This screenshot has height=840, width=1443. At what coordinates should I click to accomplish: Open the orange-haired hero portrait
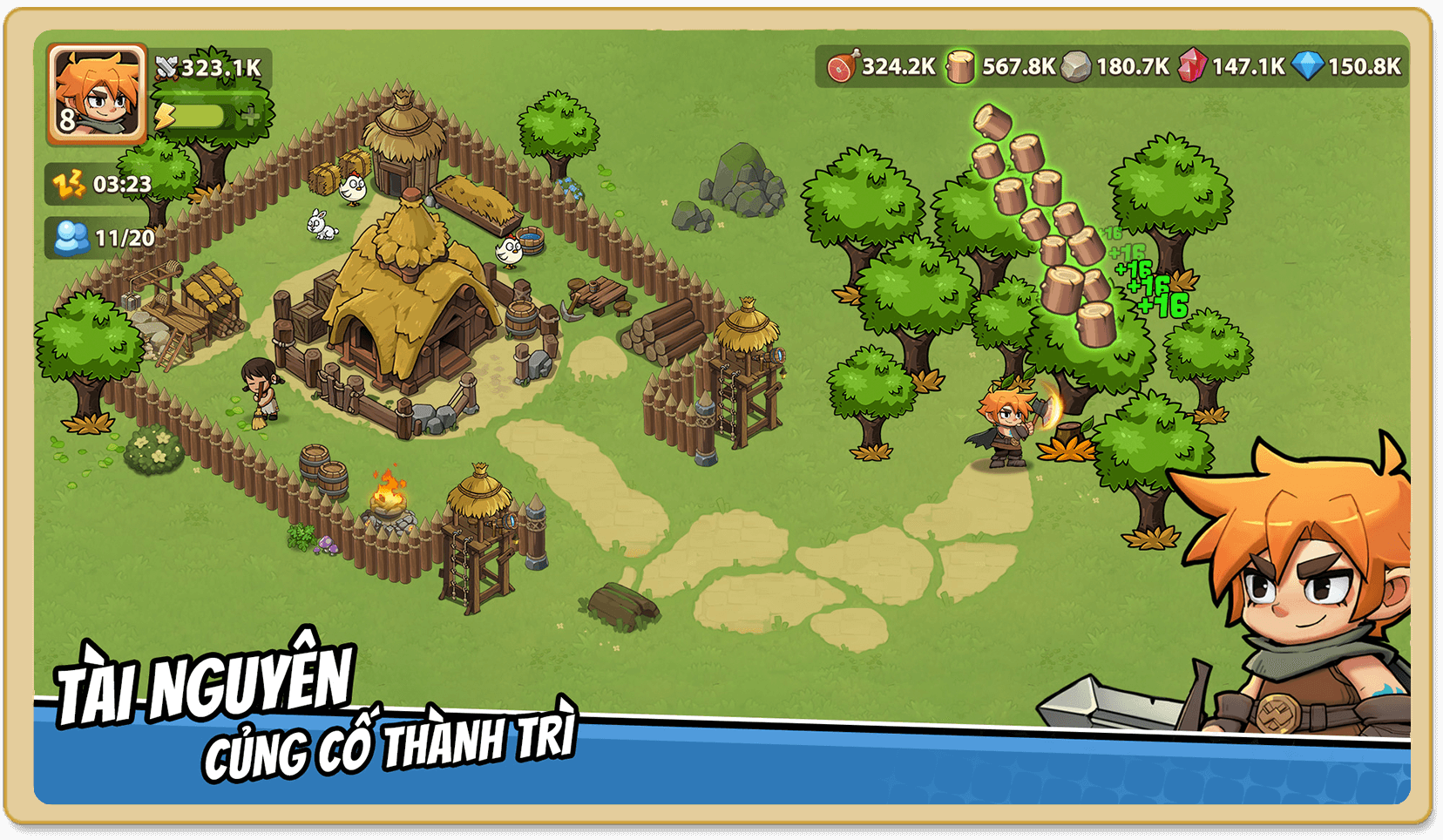97,92
